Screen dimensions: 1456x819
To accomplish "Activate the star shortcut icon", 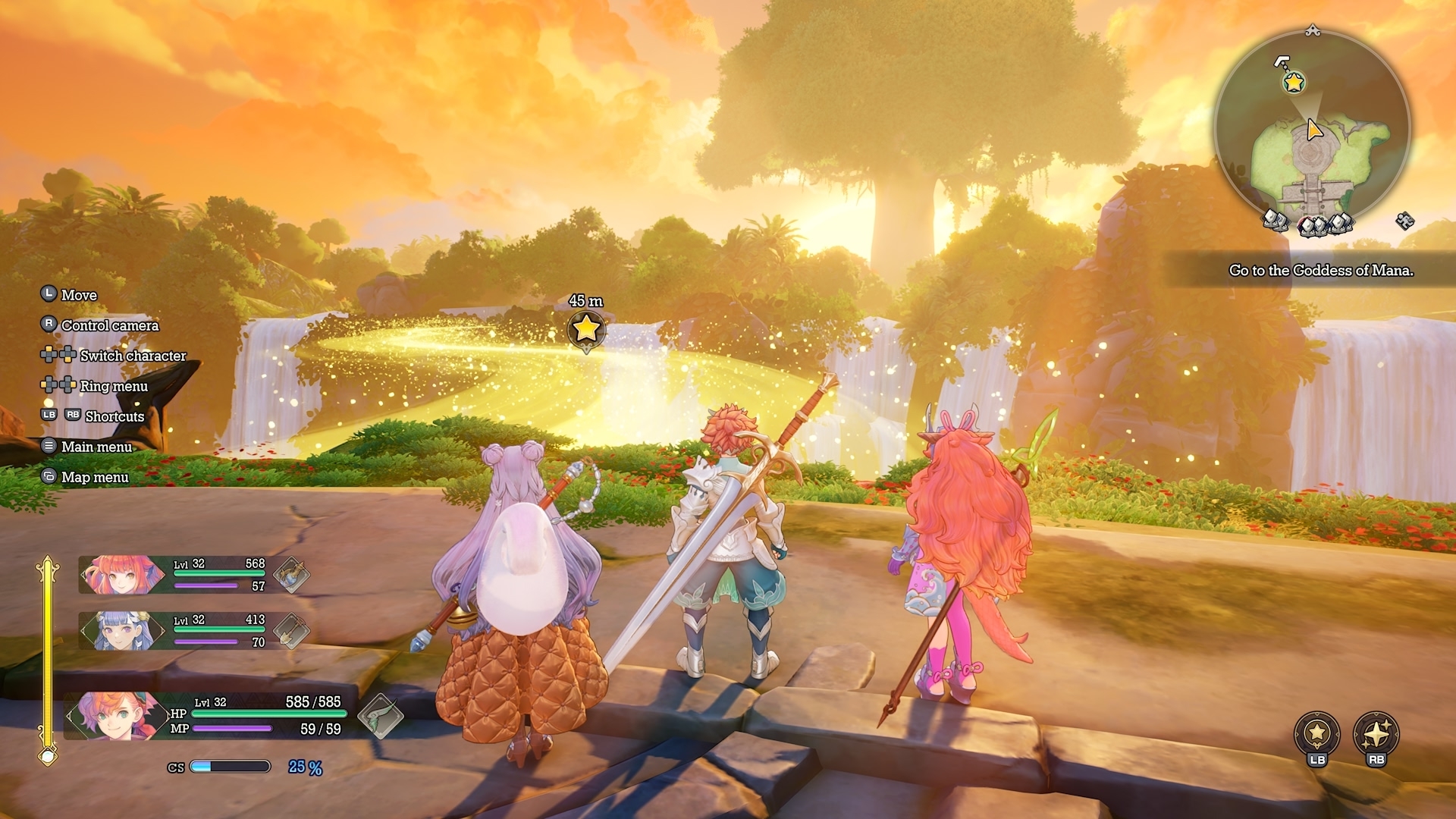I will [1316, 733].
